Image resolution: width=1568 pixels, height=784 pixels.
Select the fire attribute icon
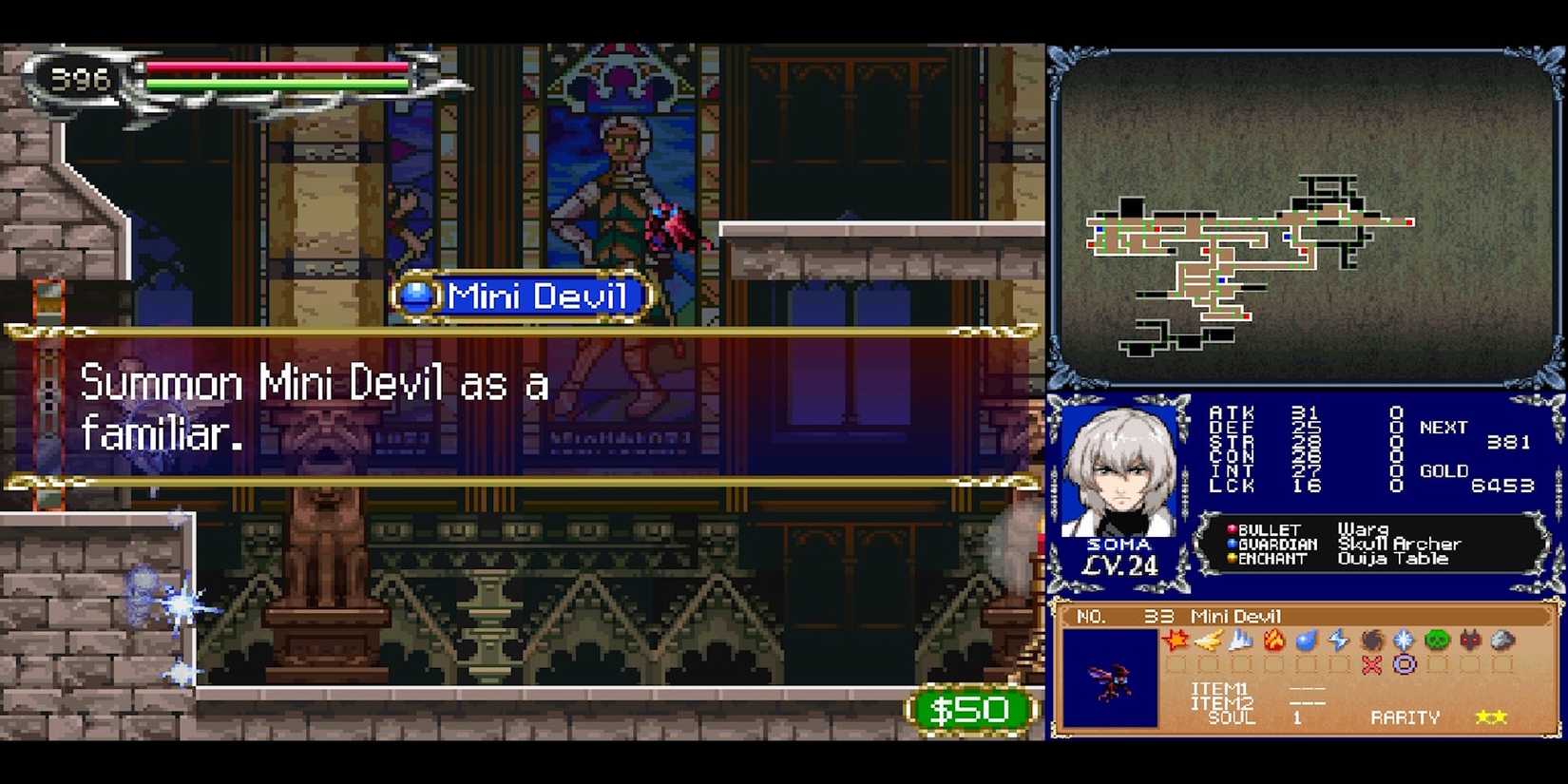click(x=1273, y=641)
